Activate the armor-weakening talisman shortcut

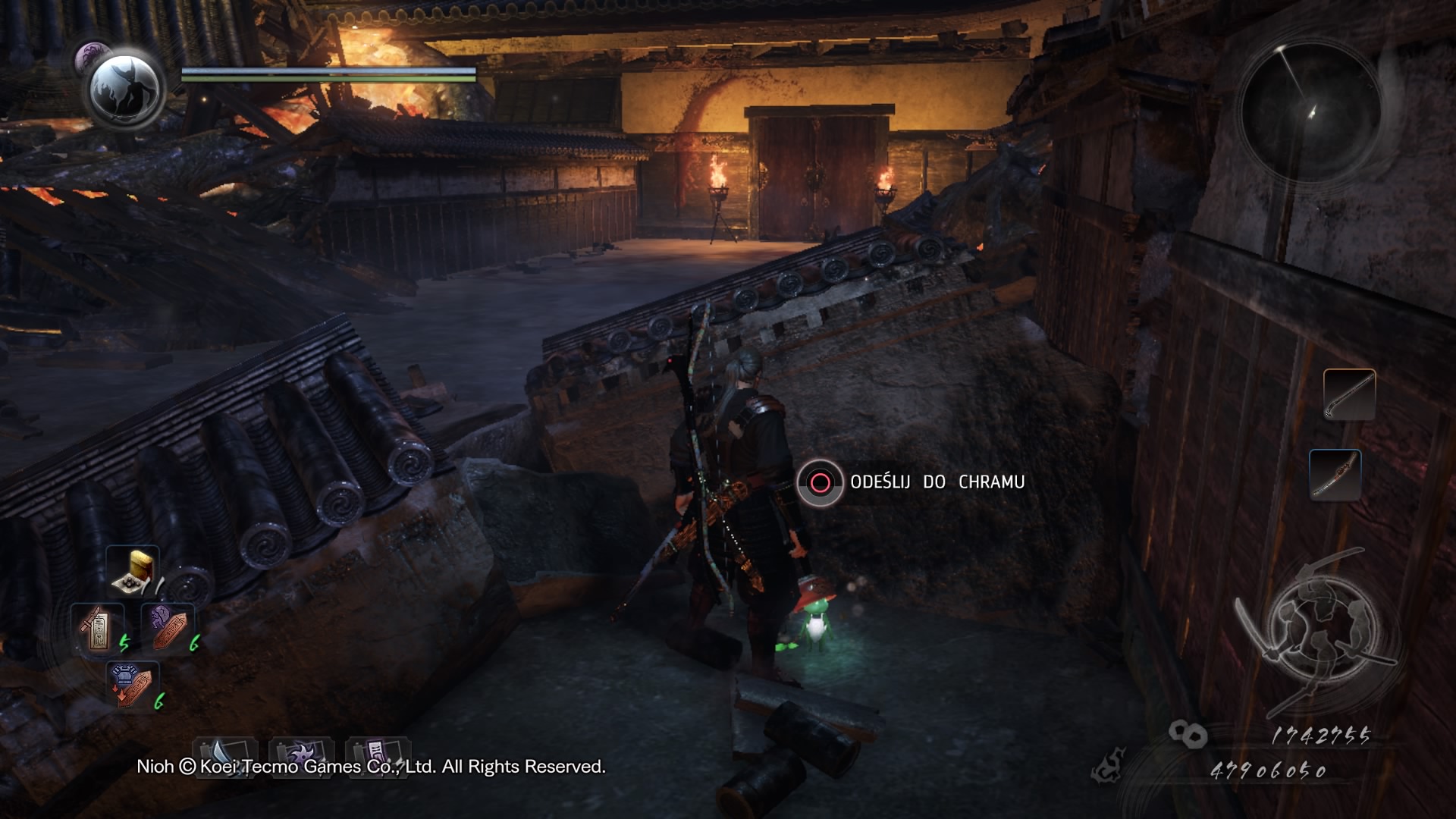click(133, 685)
